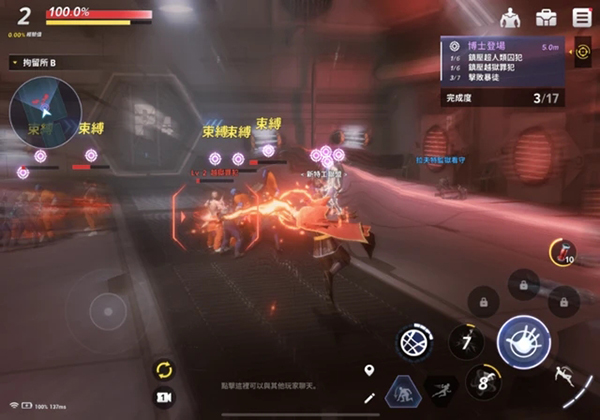This screenshot has width=600, height=420.
Task: Select the flying figure skill hexagon
Action: pyautogui.click(x=440, y=388)
